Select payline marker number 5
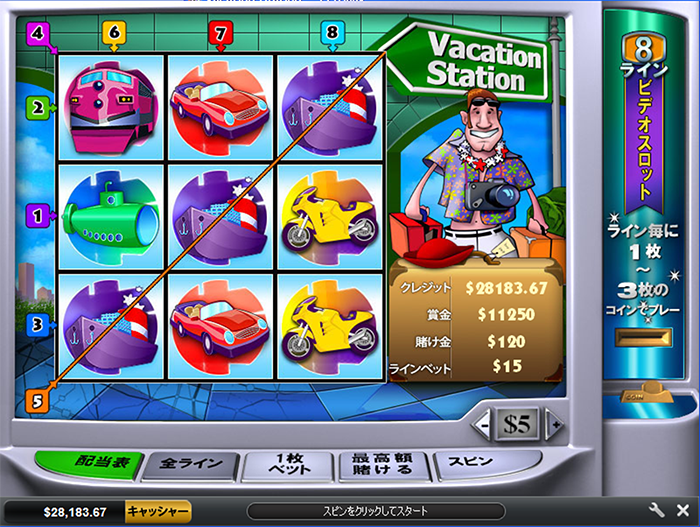The height and width of the screenshot is (527, 700). point(39,400)
